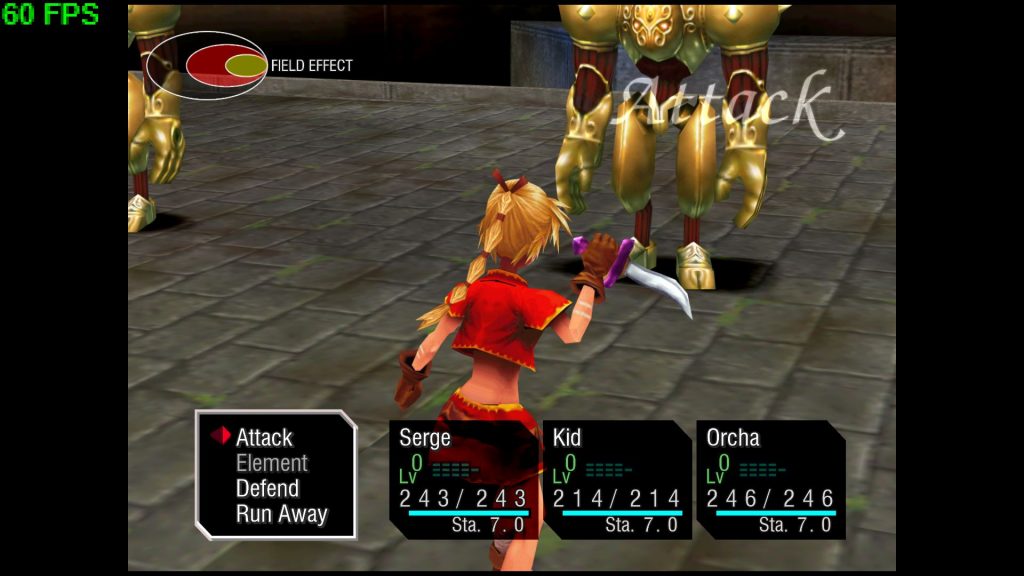This screenshot has height=576, width=1024.
Task: Choose Run Away to flee battle
Action: [x=281, y=514]
